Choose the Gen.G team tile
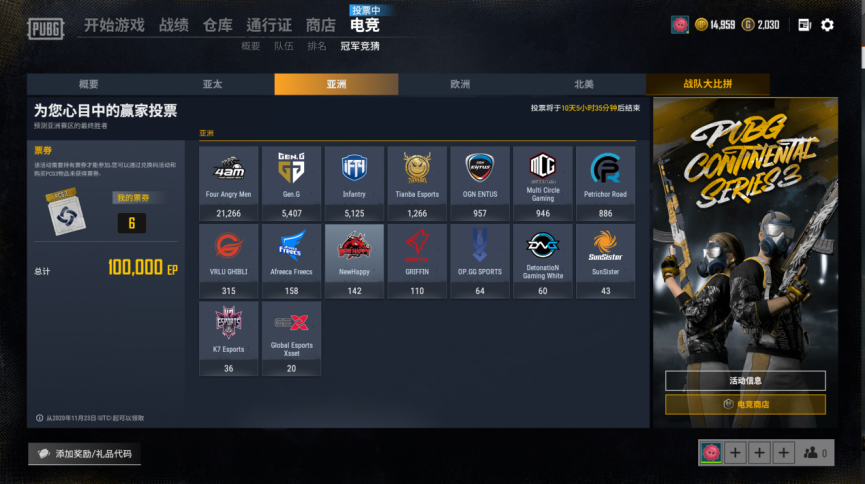The height and width of the screenshot is (484, 865). point(291,184)
